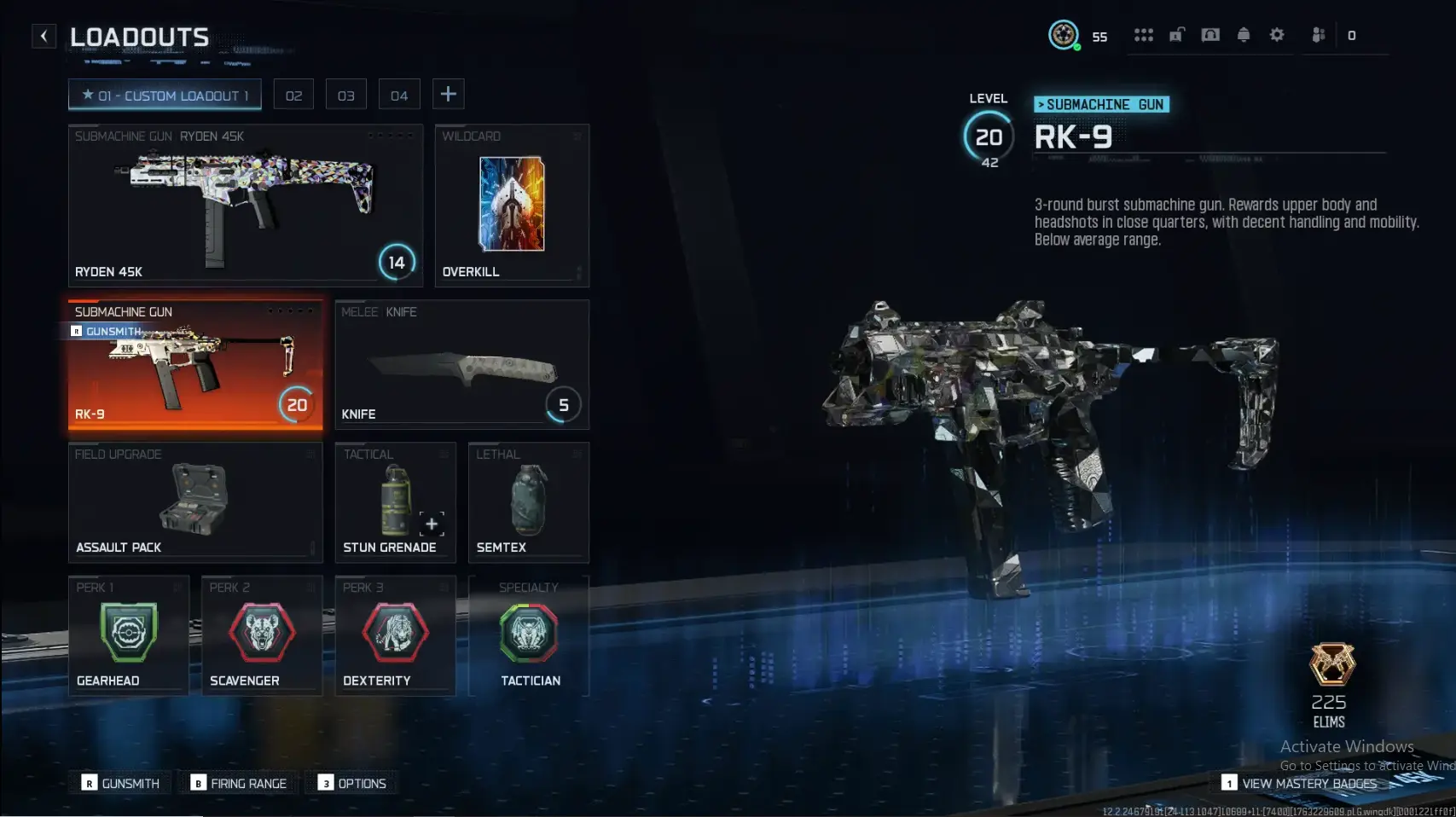Open the recorder/theater icon
The width and height of the screenshot is (1456, 817).
click(x=1211, y=35)
